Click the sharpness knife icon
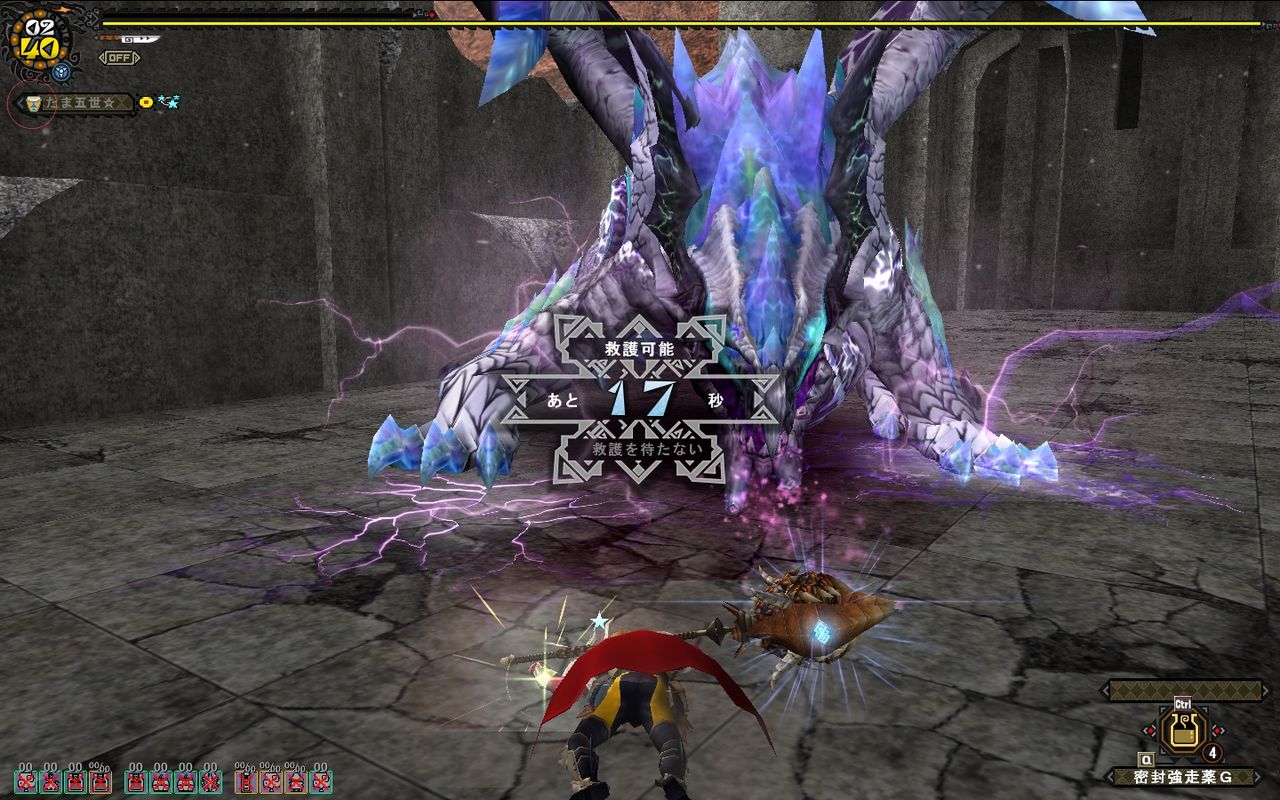The image size is (1280, 800). click(137, 39)
